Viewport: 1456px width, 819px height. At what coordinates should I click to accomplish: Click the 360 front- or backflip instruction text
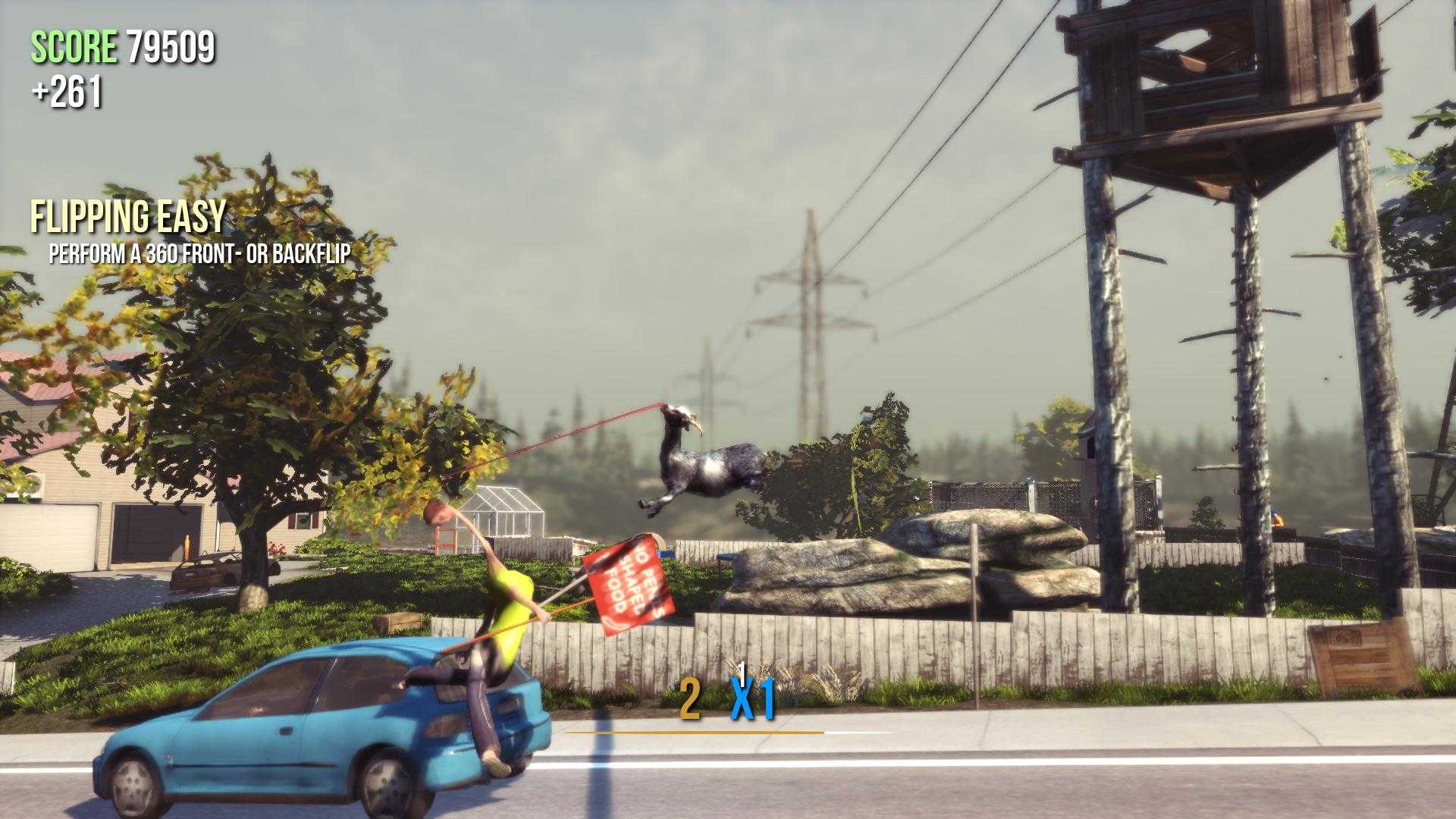[x=202, y=256]
